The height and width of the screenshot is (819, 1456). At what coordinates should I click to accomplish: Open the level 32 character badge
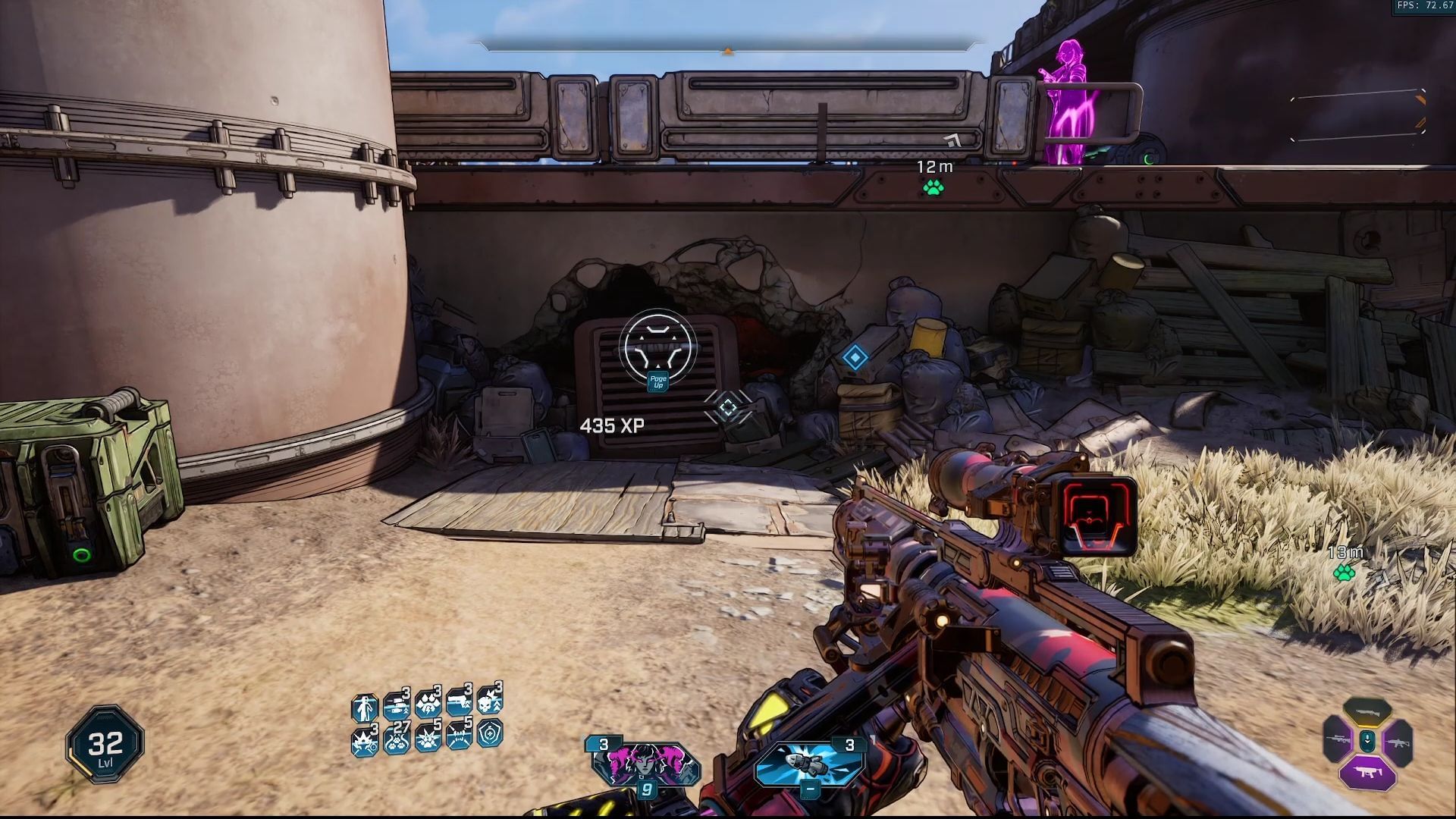(105, 744)
